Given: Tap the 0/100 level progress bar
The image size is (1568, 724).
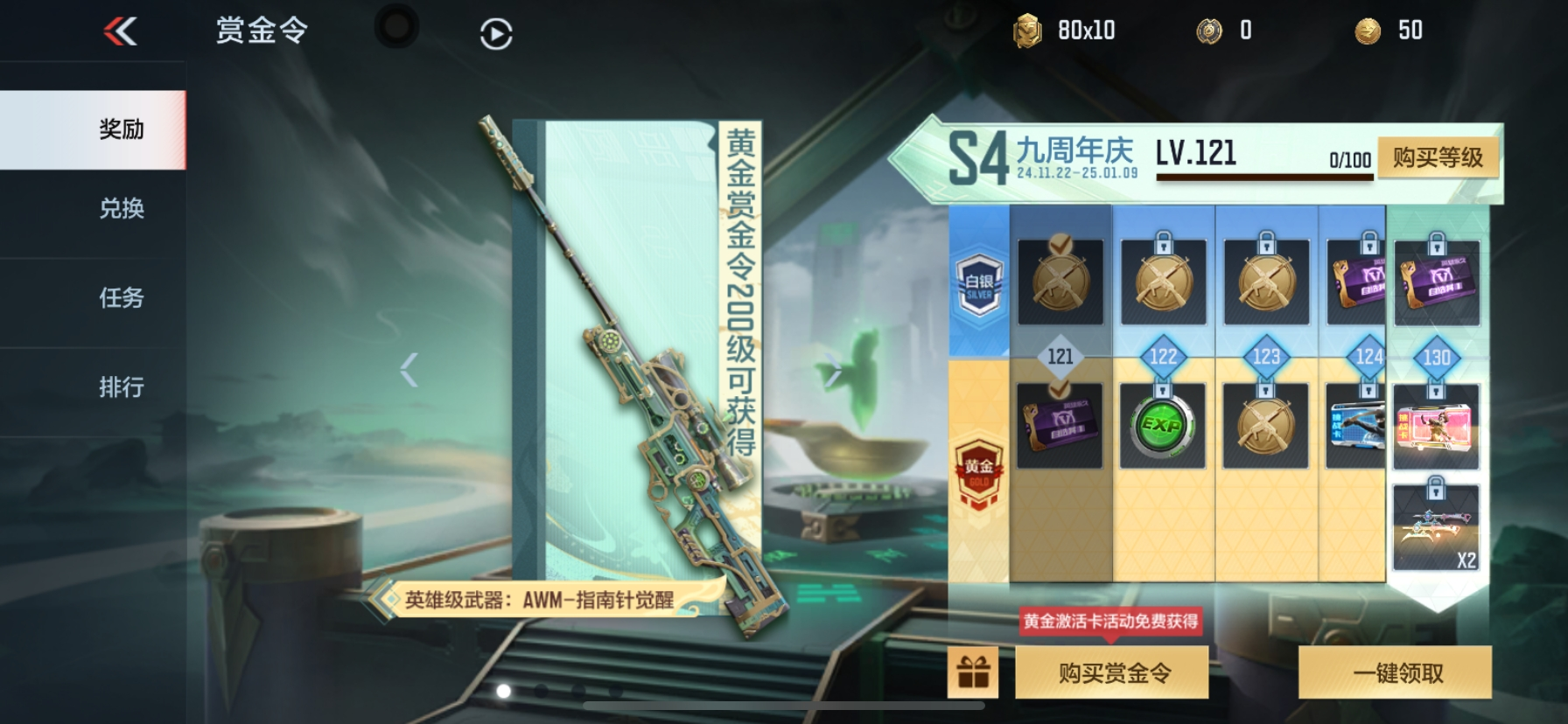Looking at the screenshot, I should (x=1263, y=172).
